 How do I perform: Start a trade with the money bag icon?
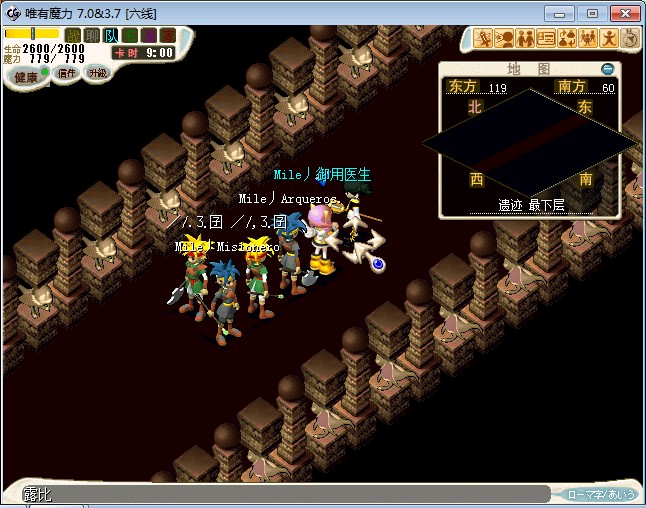pos(567,39)
